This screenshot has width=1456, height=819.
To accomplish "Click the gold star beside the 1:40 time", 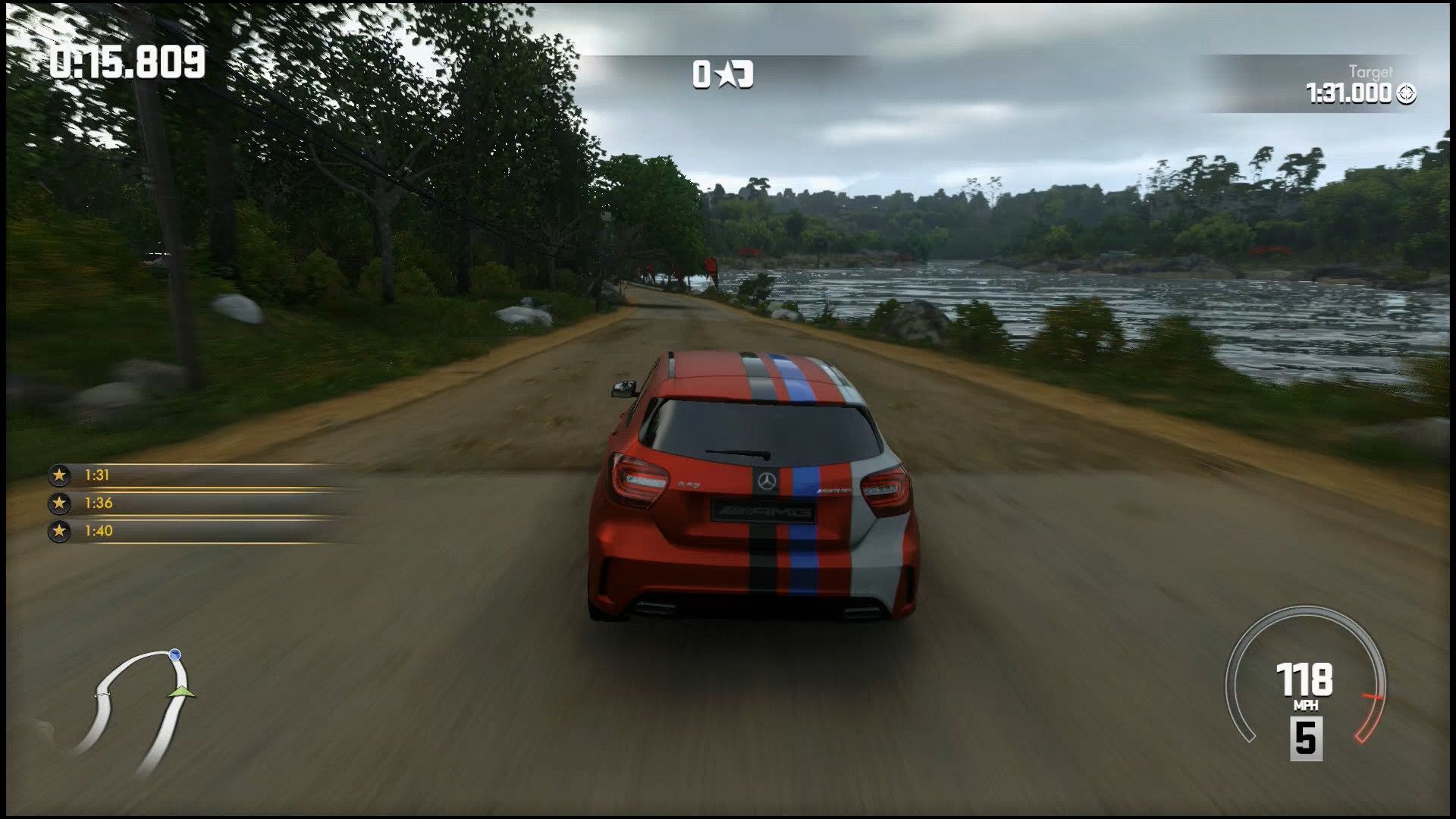I will point(59,531).
